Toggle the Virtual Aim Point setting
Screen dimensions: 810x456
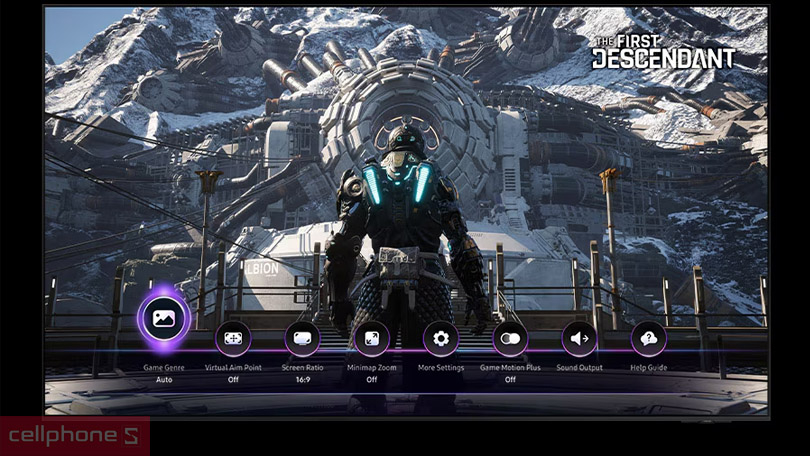click(x=233, y=339)
